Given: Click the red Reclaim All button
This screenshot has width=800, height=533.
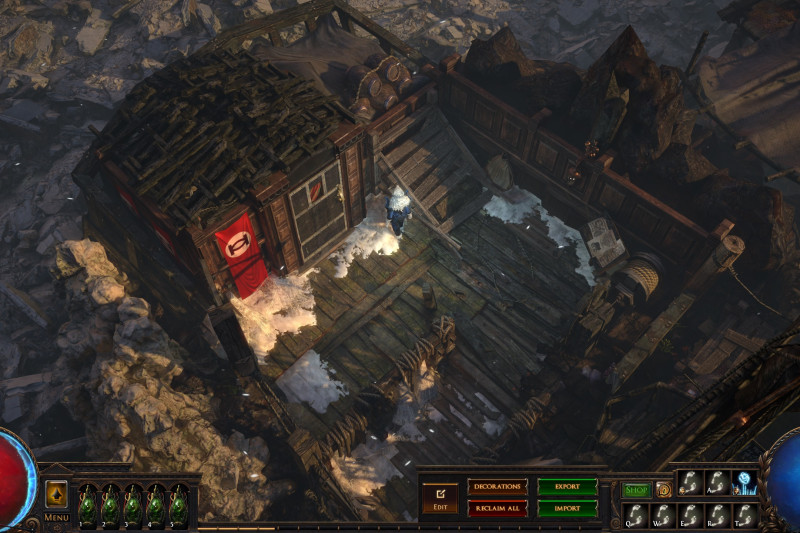Looking at the screenshot, I should click(x=497, y=508).
